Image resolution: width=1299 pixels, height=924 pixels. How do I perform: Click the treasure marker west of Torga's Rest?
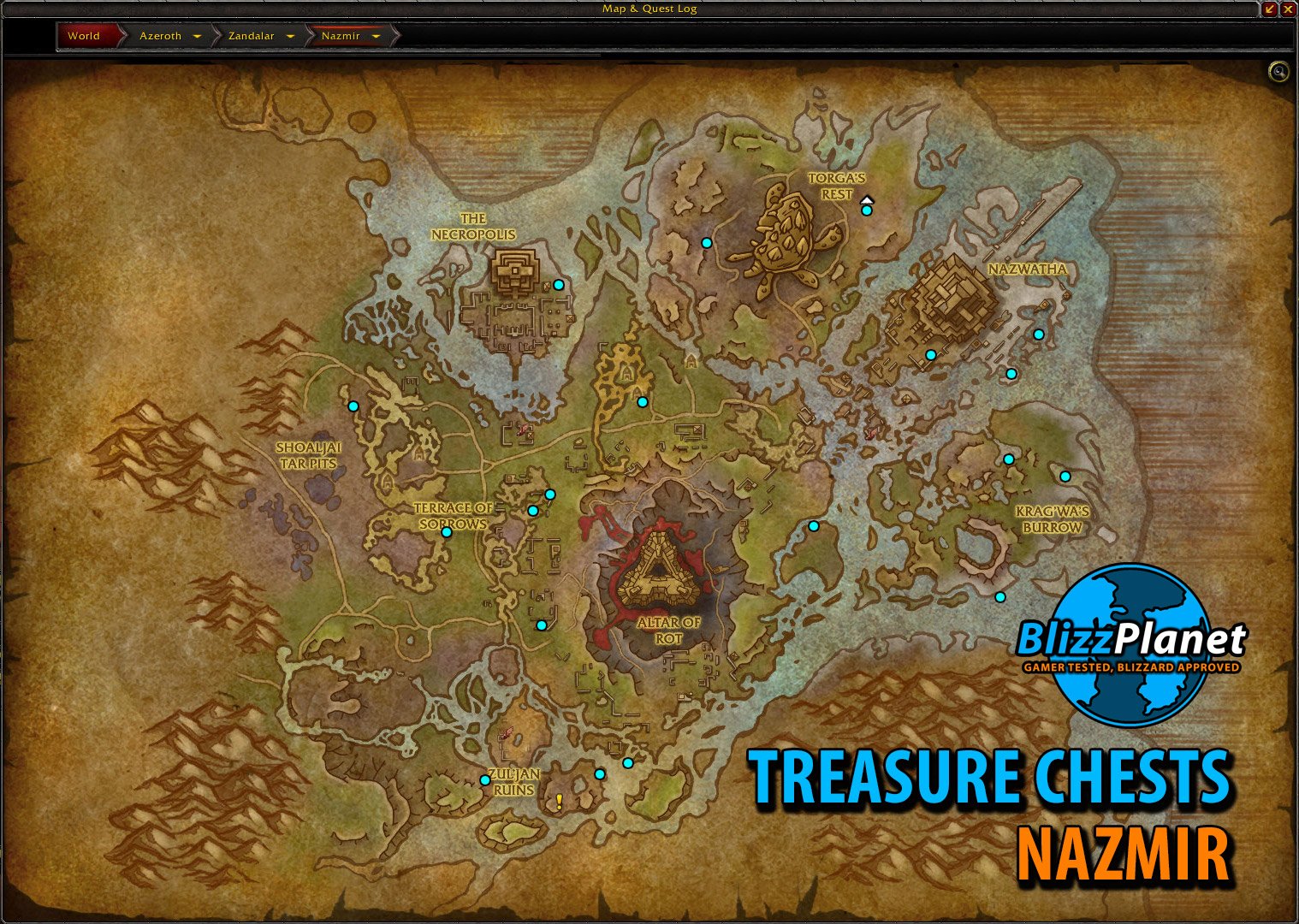[706, 243]
